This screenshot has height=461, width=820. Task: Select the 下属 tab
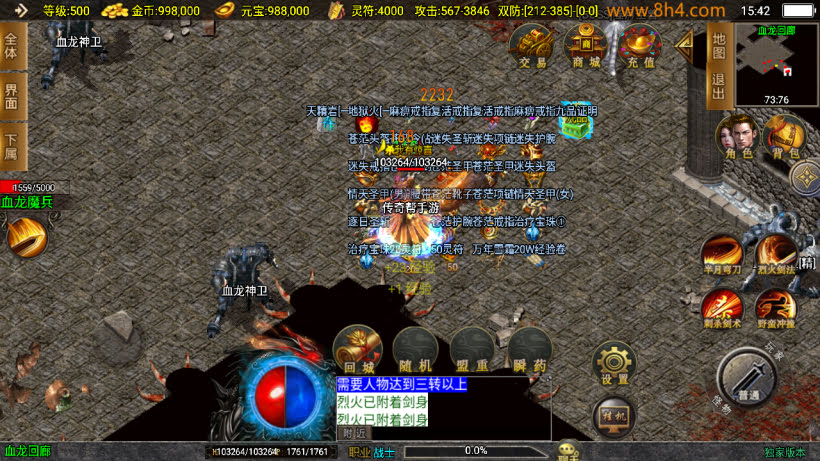[x=12, y=146]
